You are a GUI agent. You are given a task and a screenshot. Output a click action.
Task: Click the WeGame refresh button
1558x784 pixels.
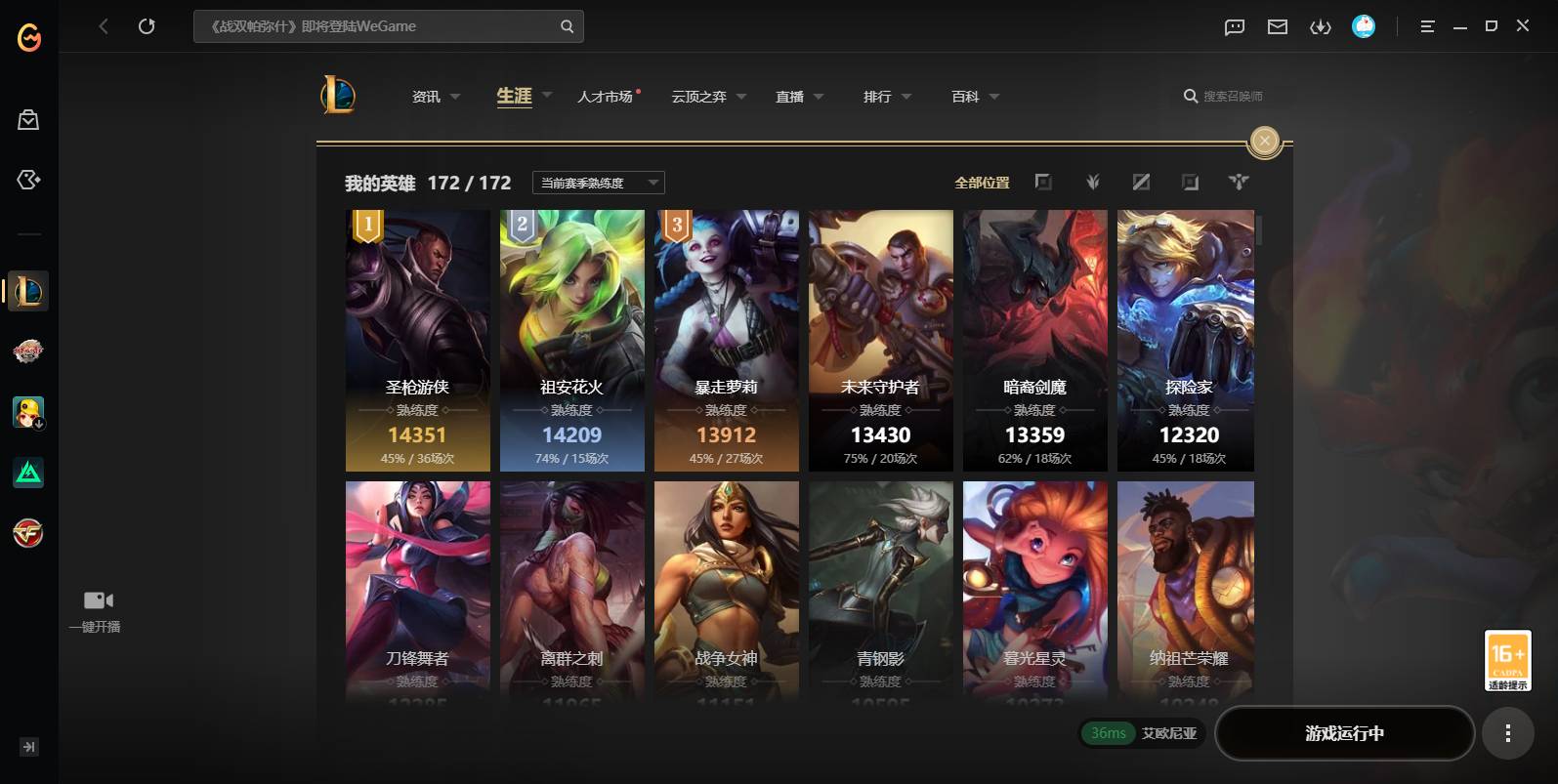[147, 26]
